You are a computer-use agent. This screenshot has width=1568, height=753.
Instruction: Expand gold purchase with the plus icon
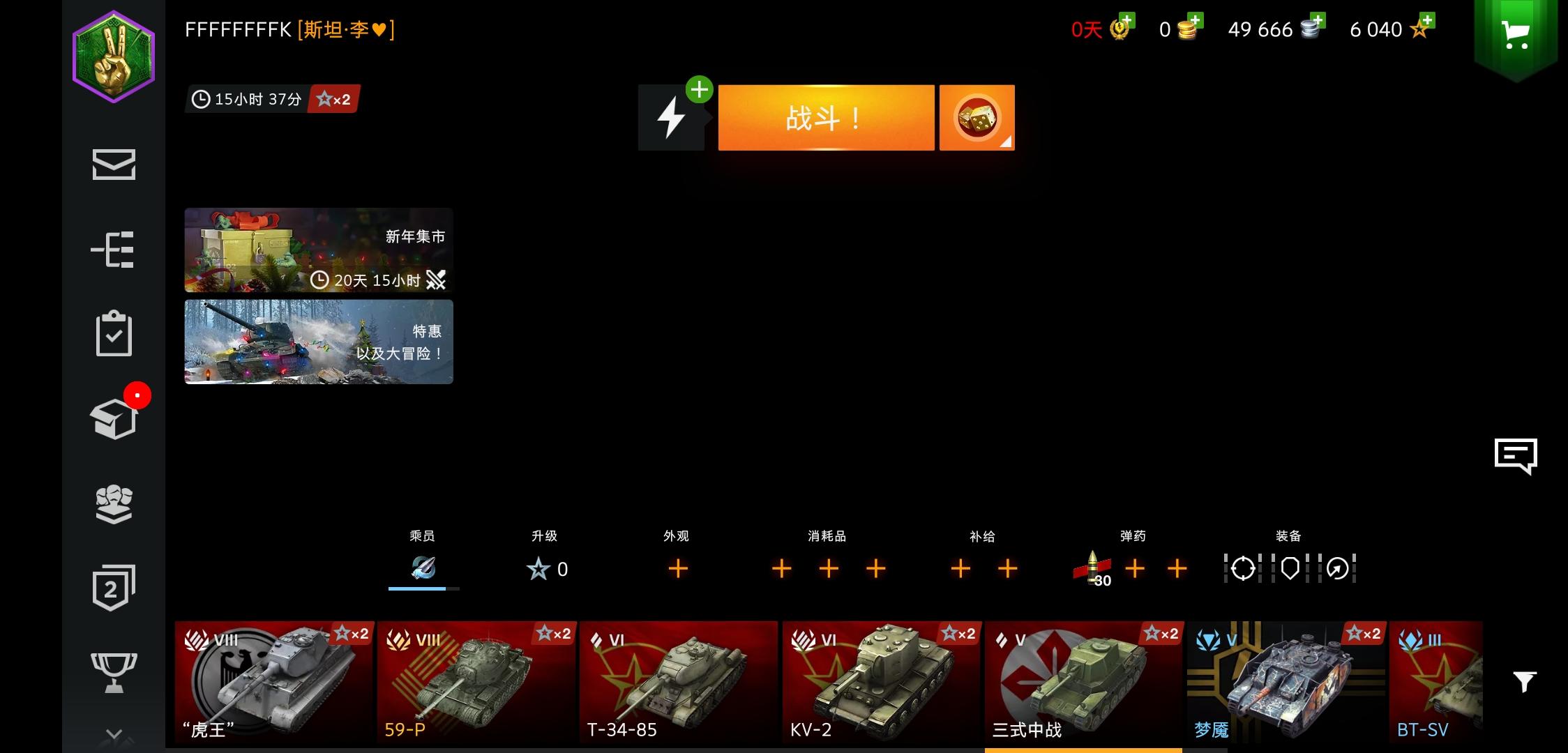pyautogui.click(x=1196, y=21)
